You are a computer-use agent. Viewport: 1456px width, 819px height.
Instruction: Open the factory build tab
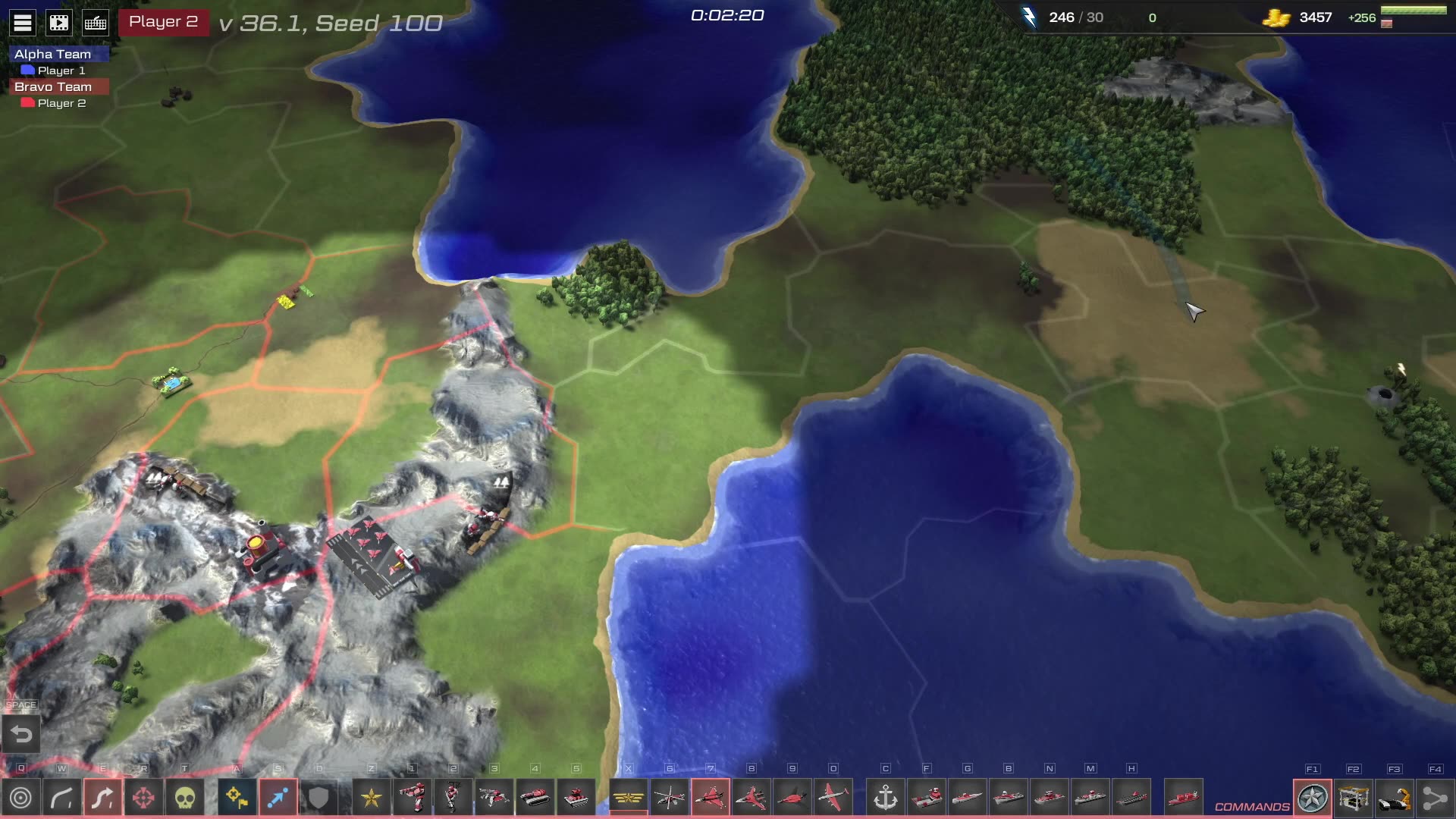[1354, 798]
